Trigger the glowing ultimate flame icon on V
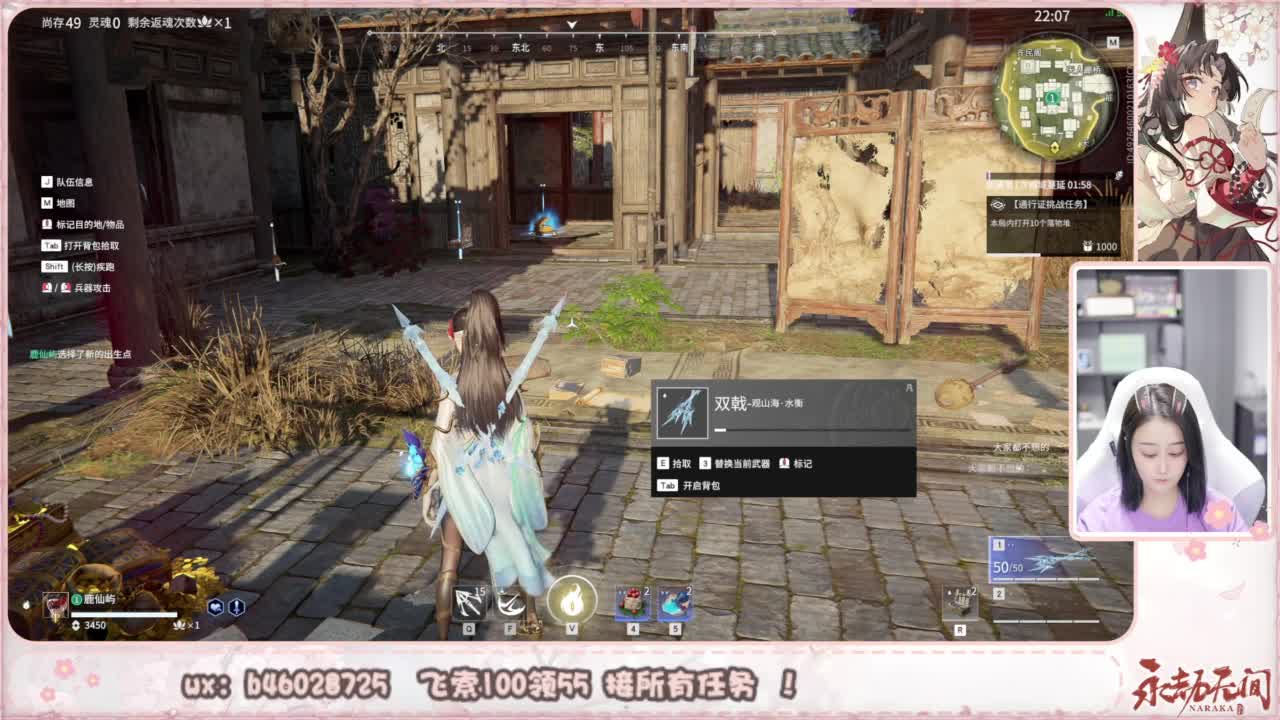Viewport: 1280px width, 720px height. 571,603
